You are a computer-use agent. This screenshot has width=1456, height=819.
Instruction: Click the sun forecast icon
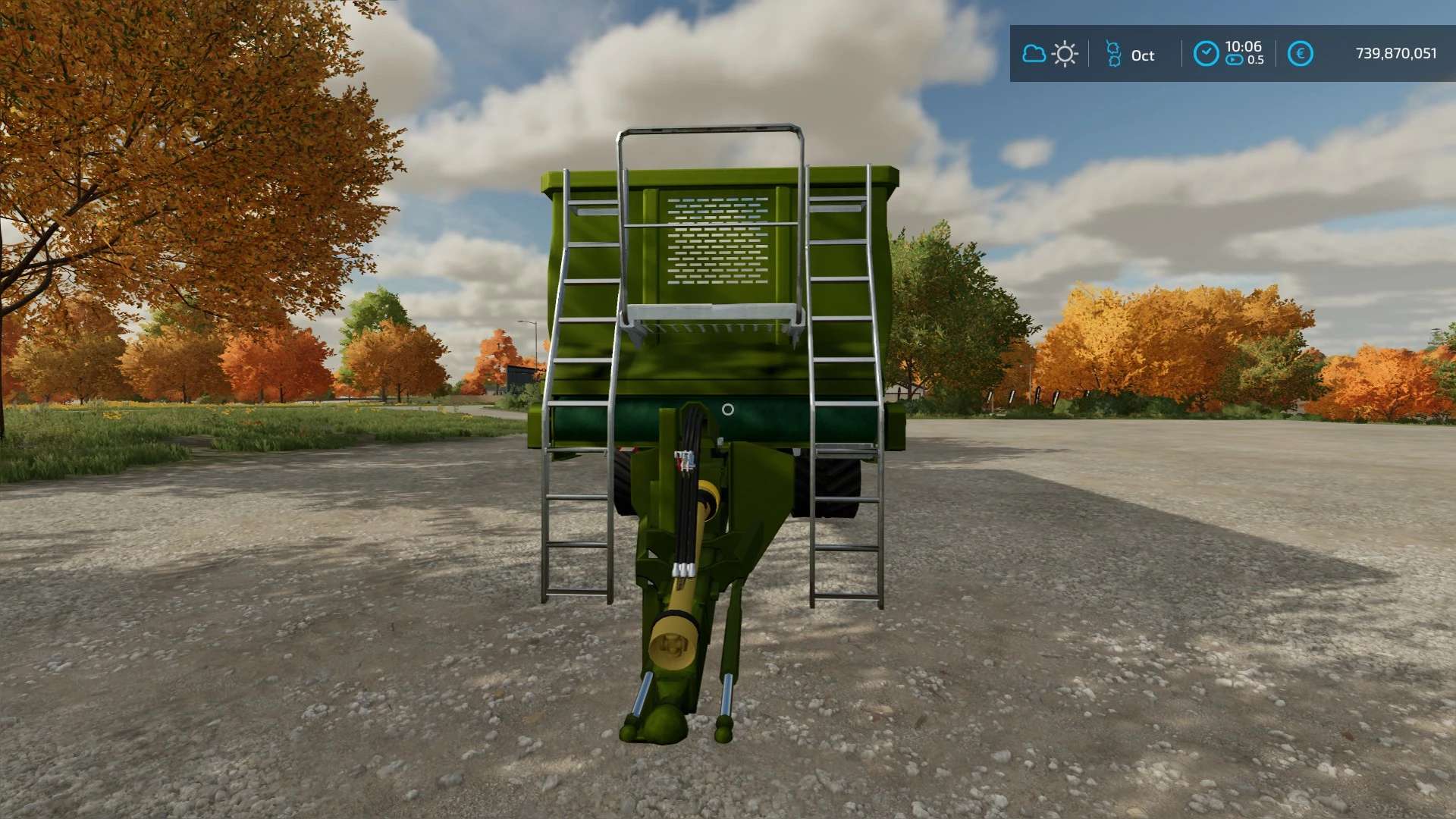coord(1065,54)
